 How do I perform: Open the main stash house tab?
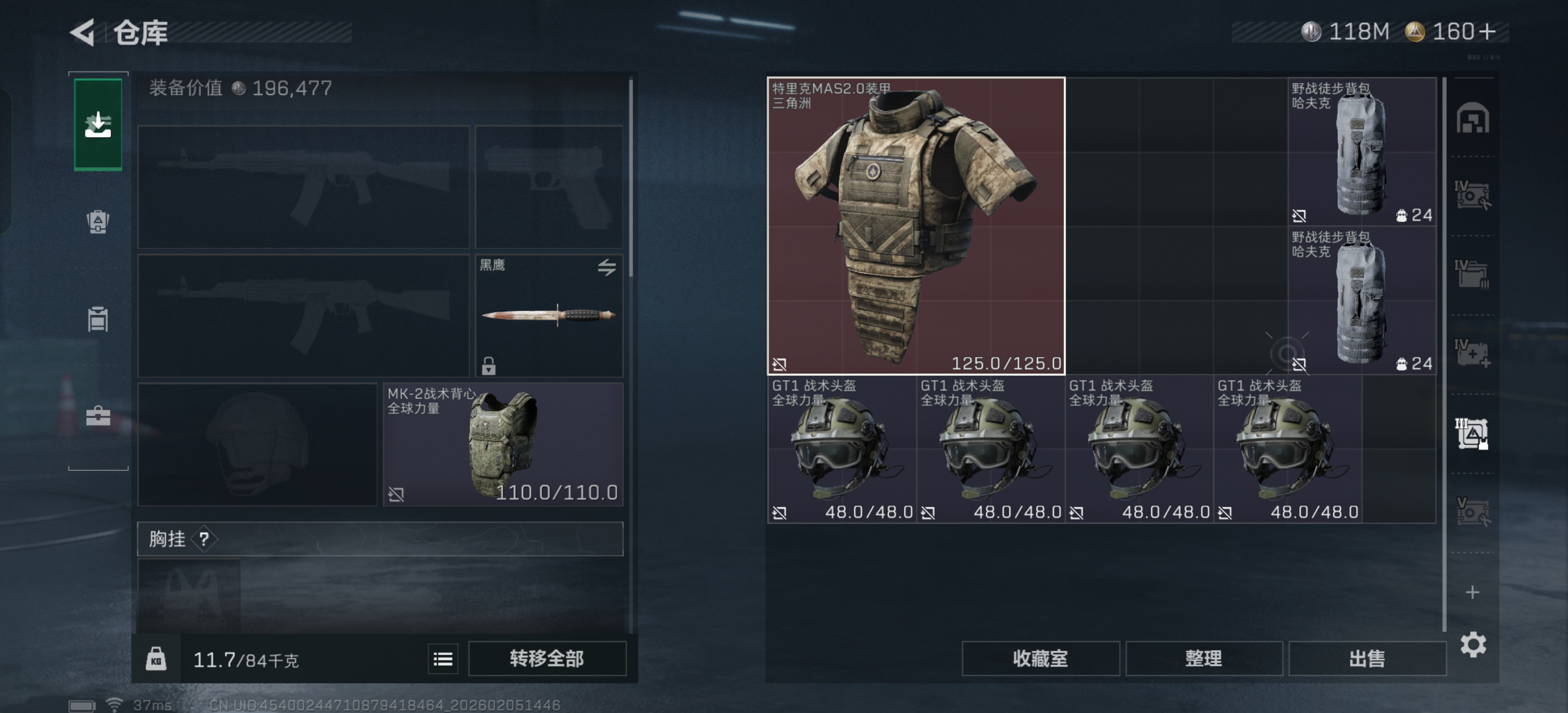(x=1472, y=119)
